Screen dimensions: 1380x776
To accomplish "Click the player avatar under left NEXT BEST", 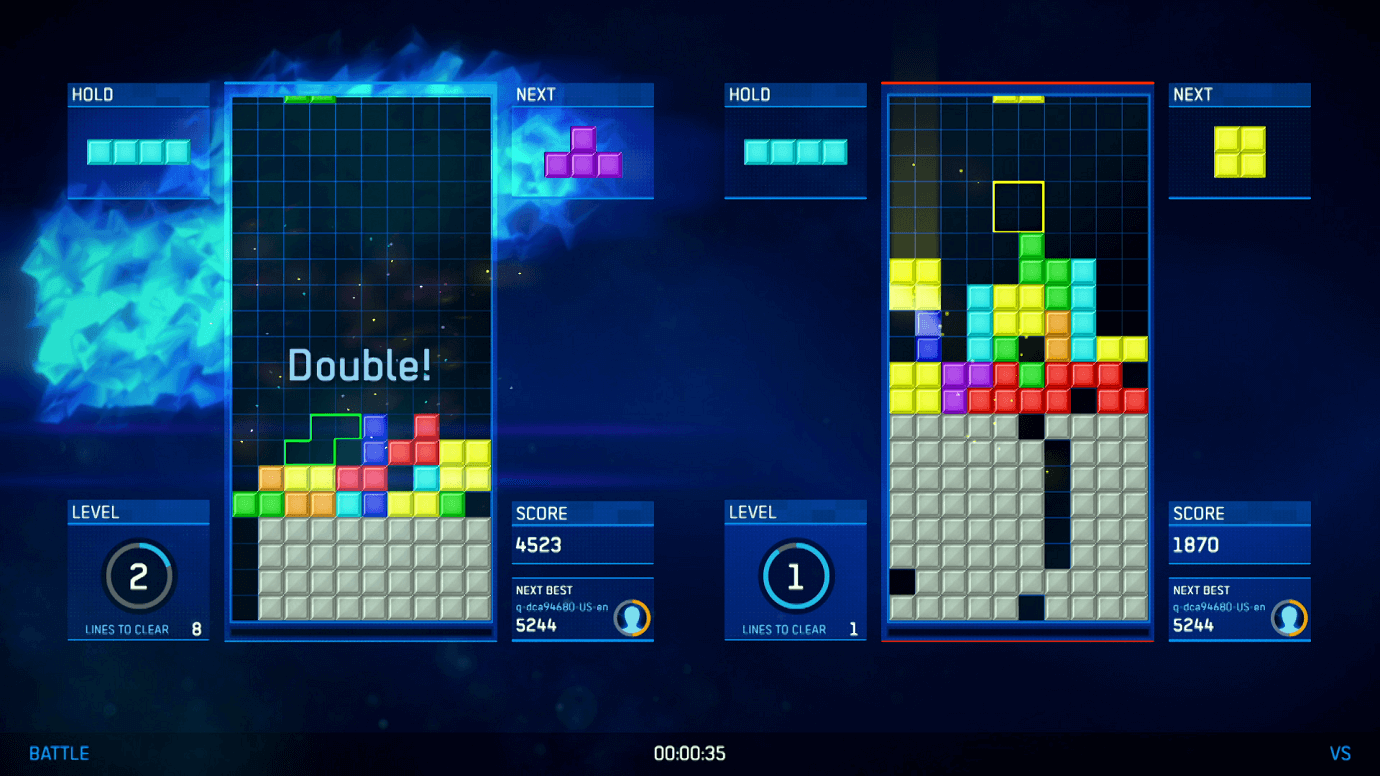I will pos(632,619).
